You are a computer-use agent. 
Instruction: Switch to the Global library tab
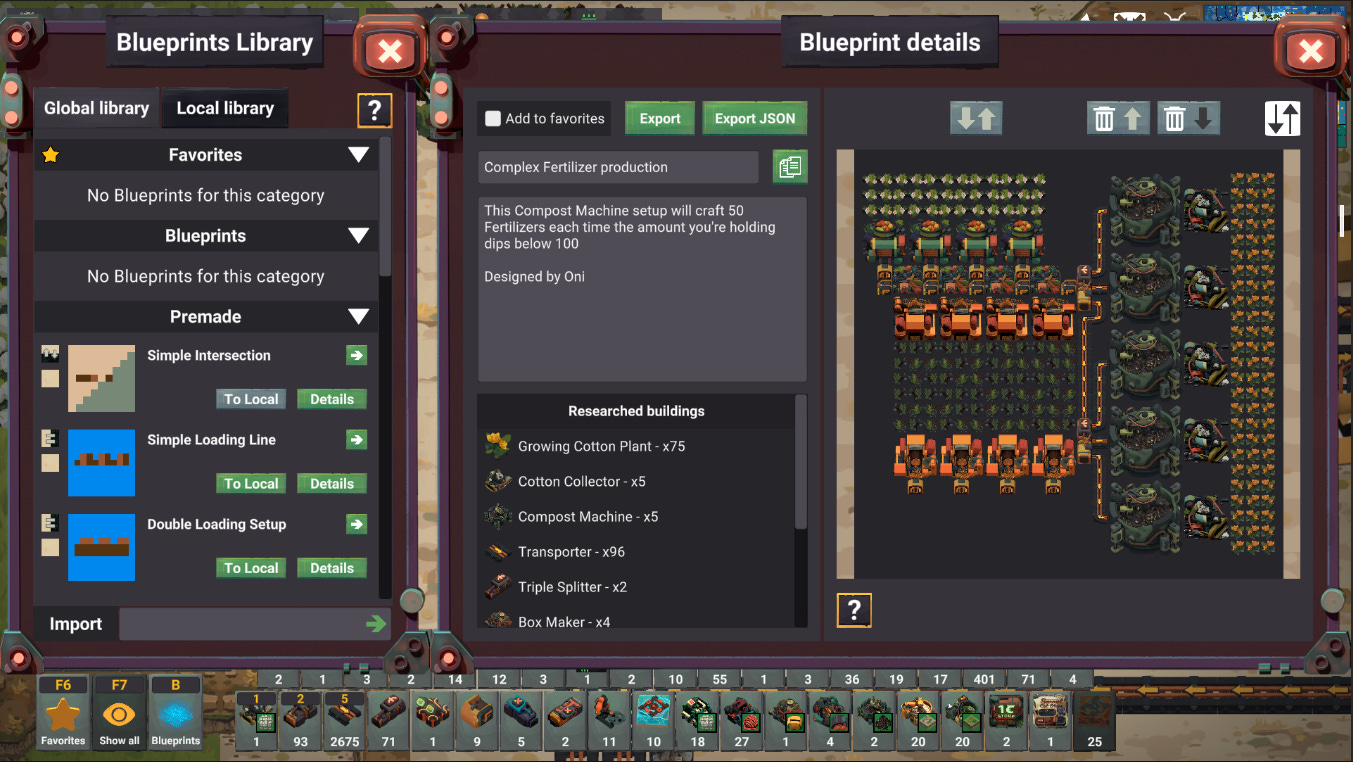[95, 107]
